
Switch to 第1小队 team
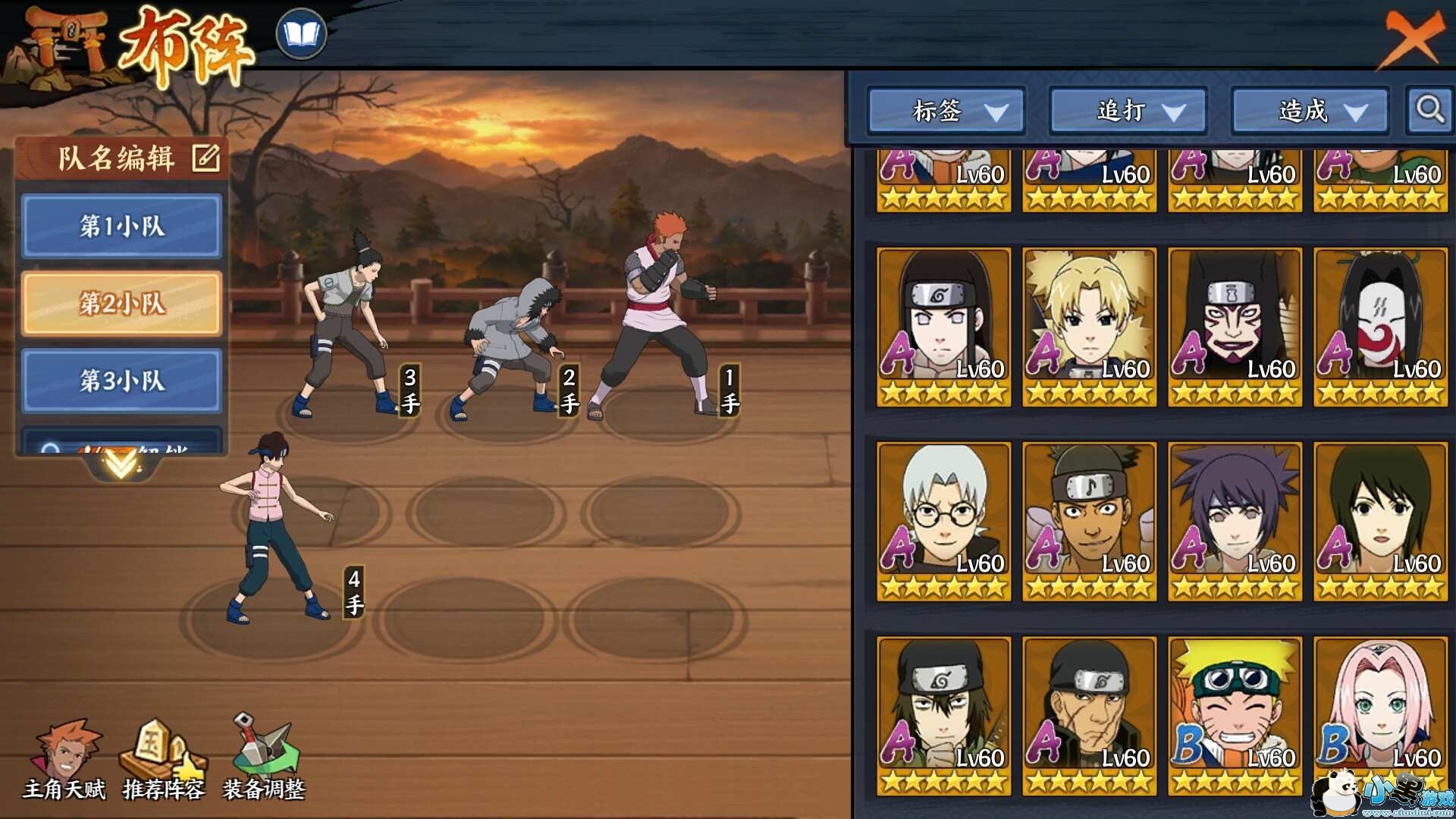122,226
